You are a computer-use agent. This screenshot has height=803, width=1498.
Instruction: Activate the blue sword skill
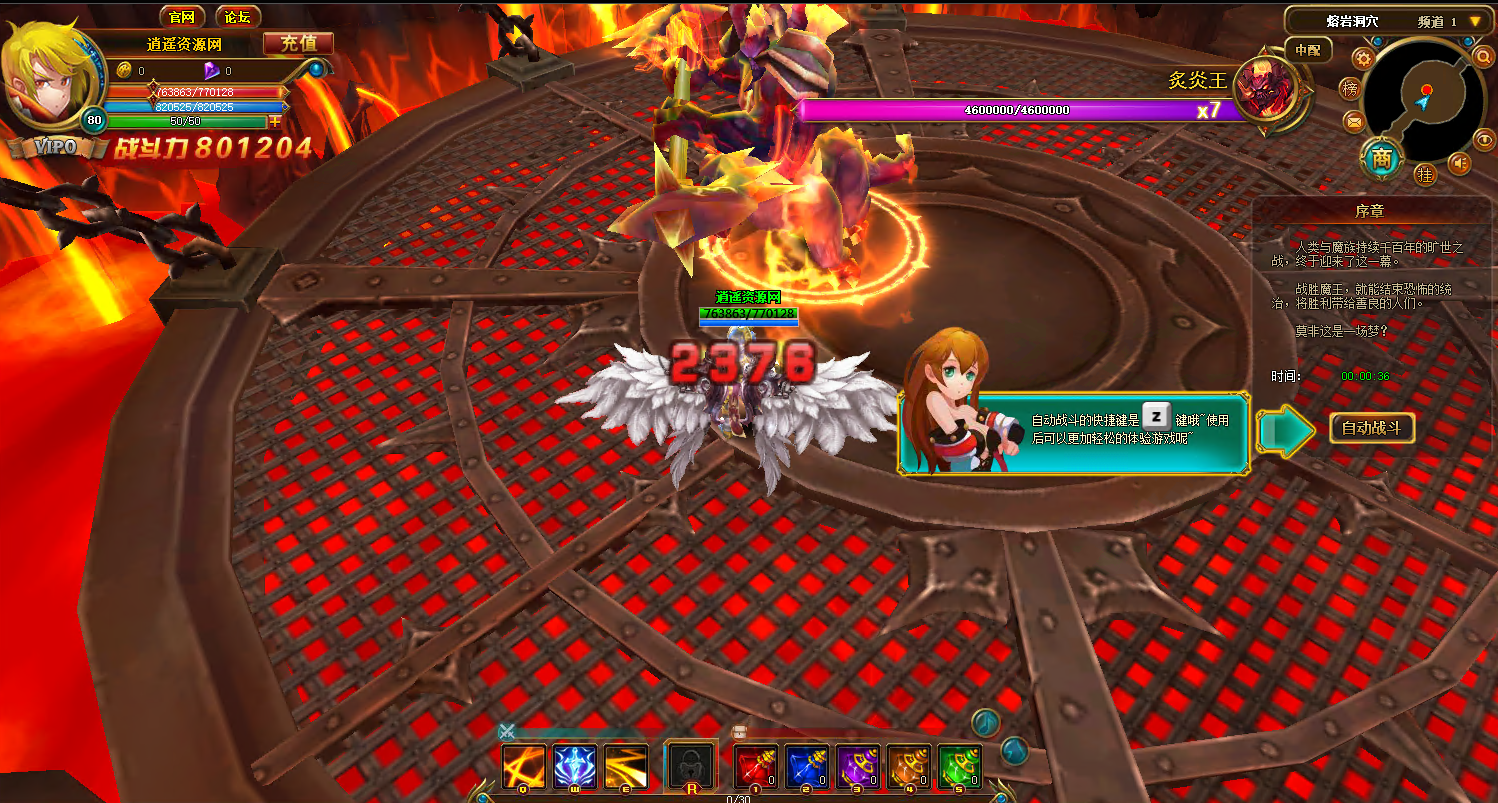click(x=575, y=767)
